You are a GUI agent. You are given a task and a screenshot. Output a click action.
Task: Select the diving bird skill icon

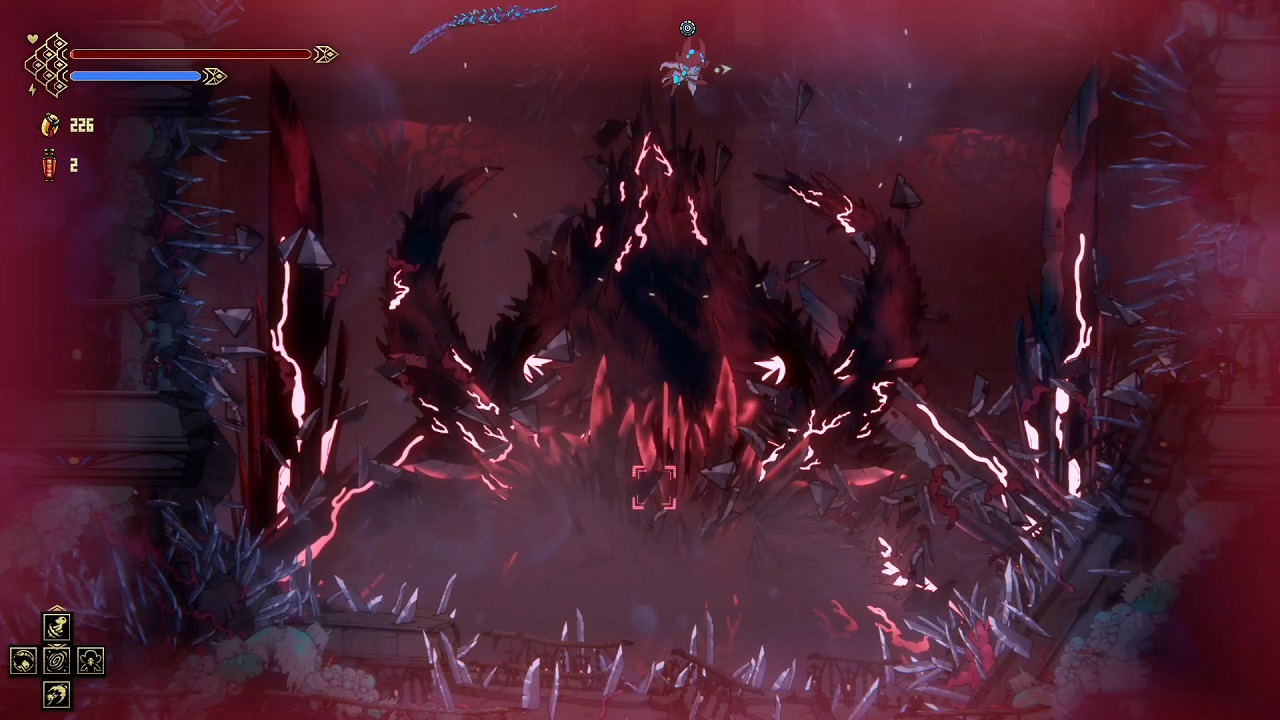(x=56, y=694)
